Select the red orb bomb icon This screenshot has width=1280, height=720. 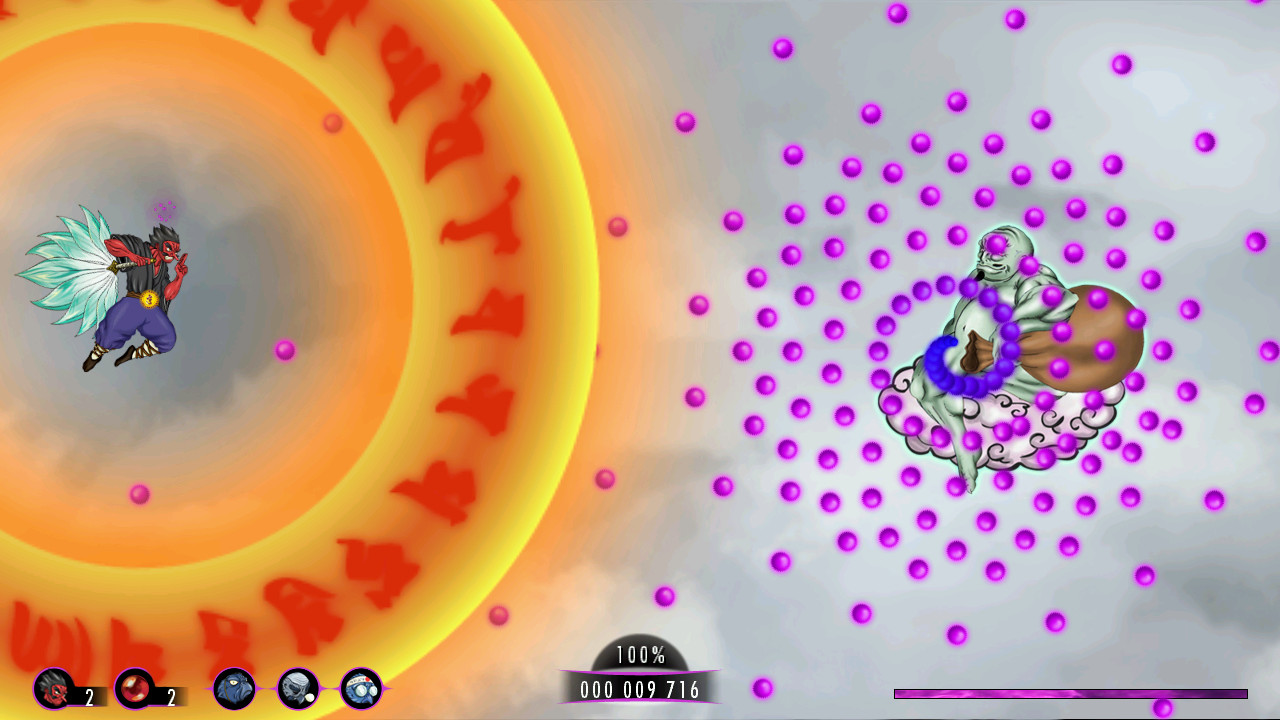point(132,687)
